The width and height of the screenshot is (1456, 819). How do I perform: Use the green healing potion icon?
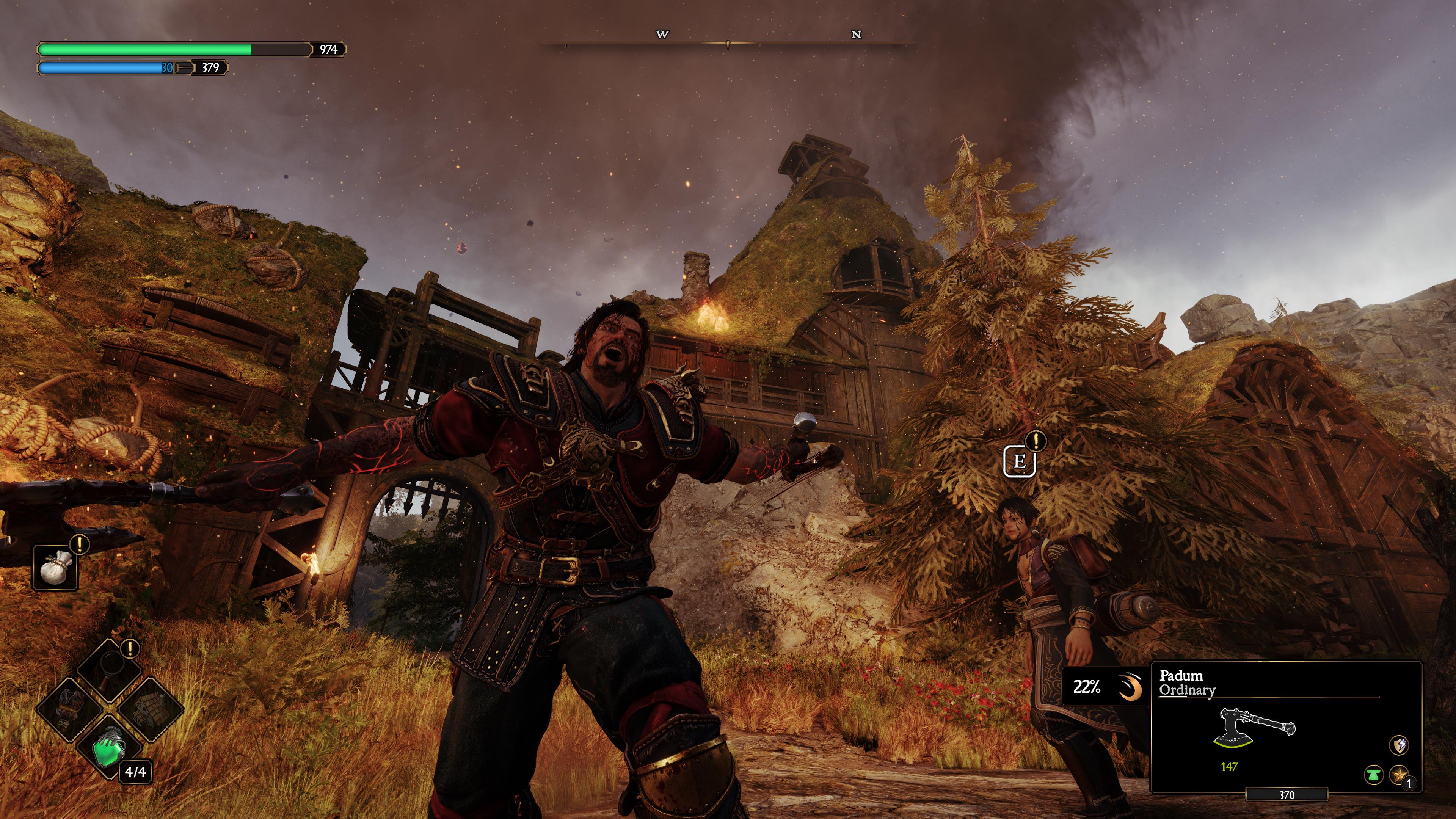pyautogui.click(x=108, y=750)
